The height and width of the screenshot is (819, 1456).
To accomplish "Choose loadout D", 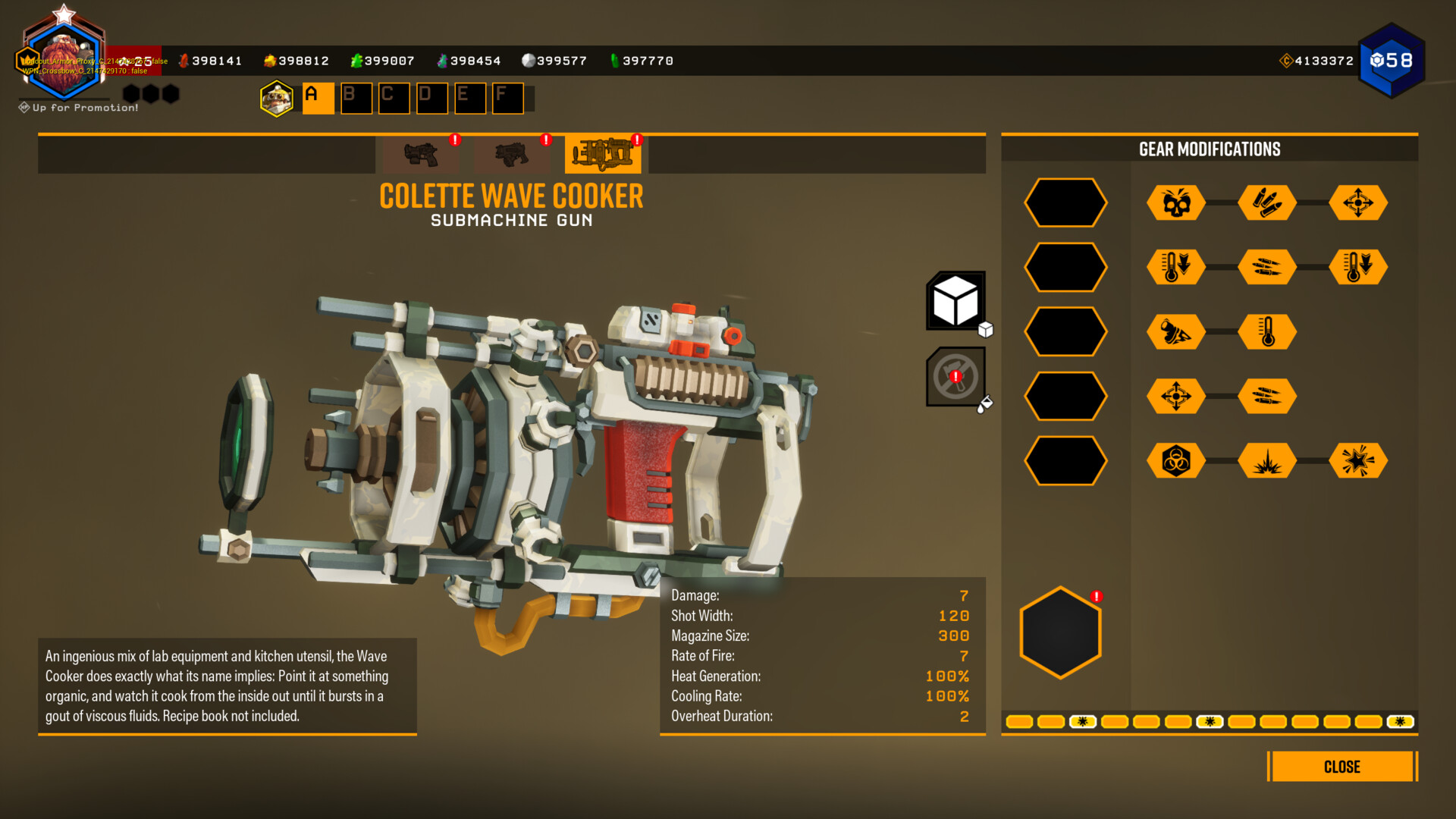I will click(431, 98).
